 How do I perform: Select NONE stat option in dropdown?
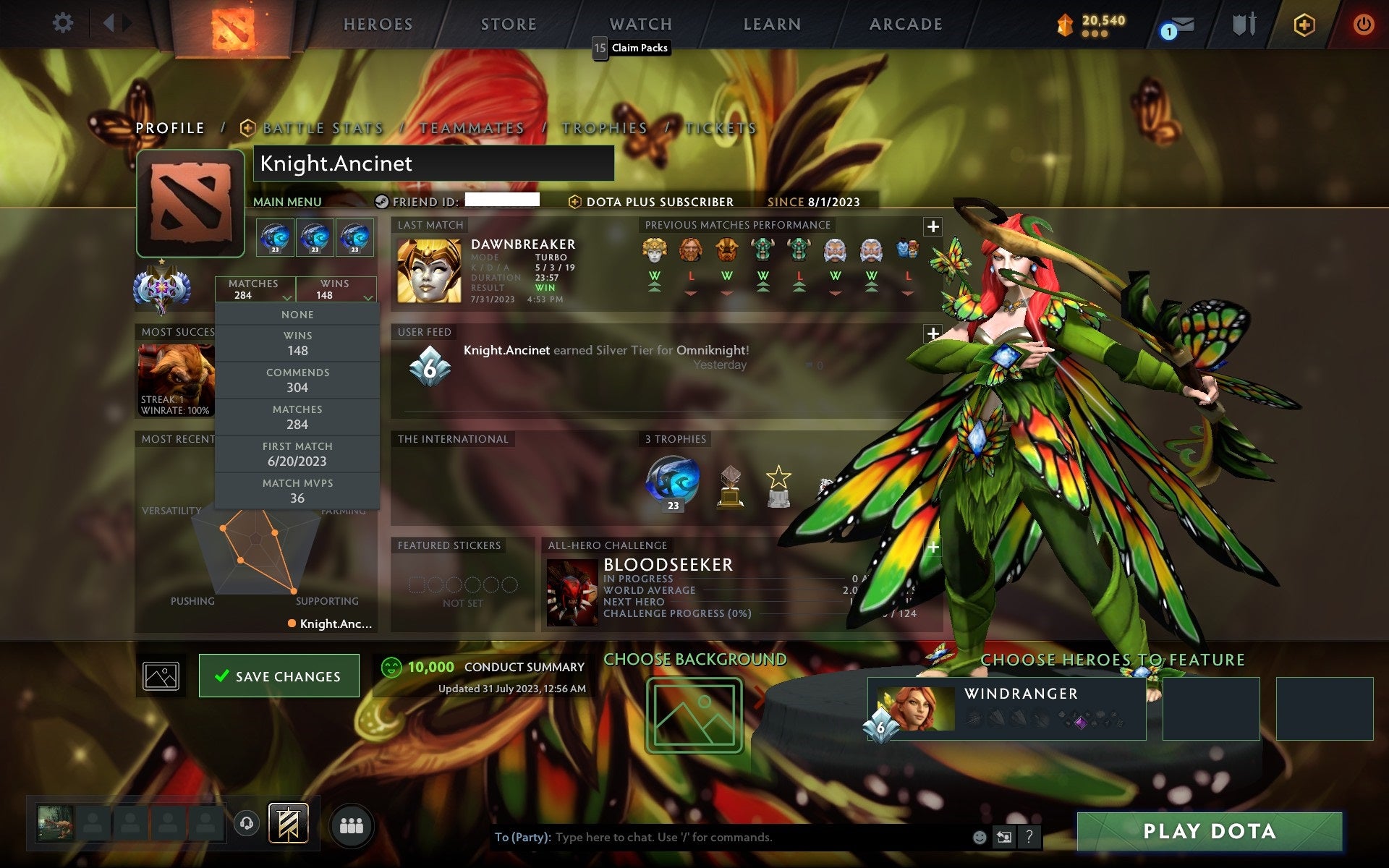pos(297,314)
